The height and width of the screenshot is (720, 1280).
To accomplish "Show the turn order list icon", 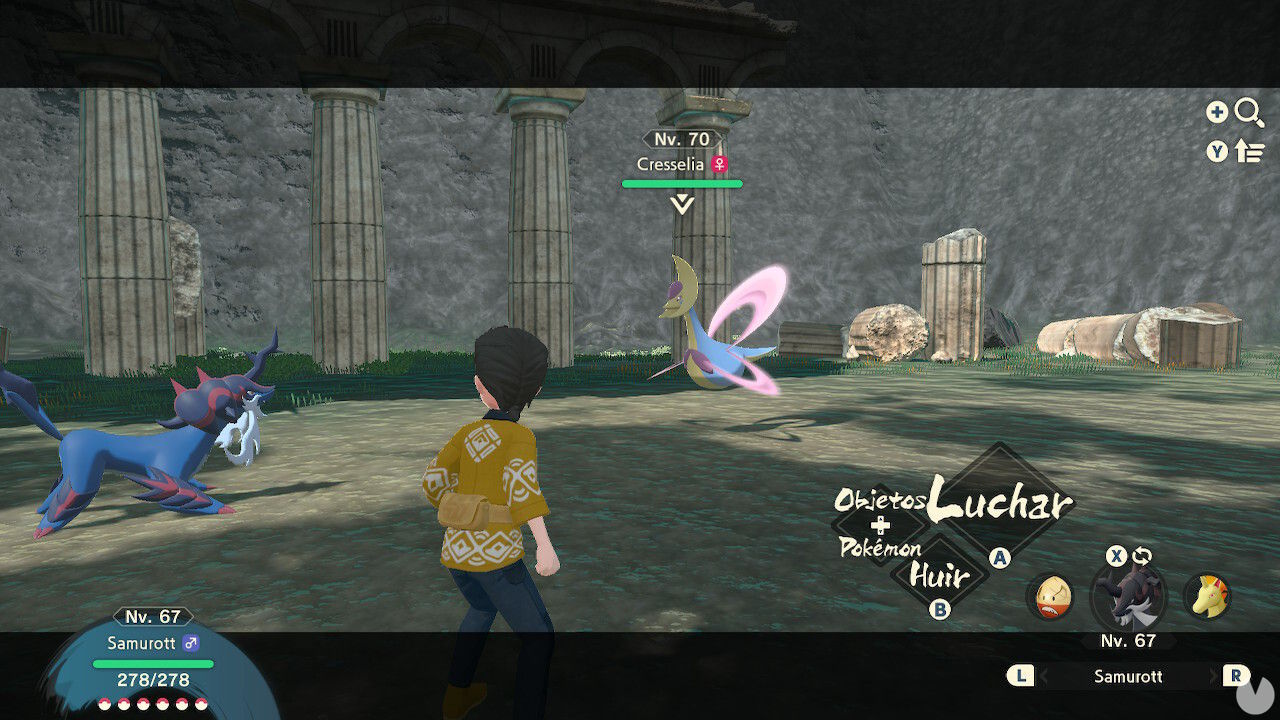I will tap(1249, 151).
